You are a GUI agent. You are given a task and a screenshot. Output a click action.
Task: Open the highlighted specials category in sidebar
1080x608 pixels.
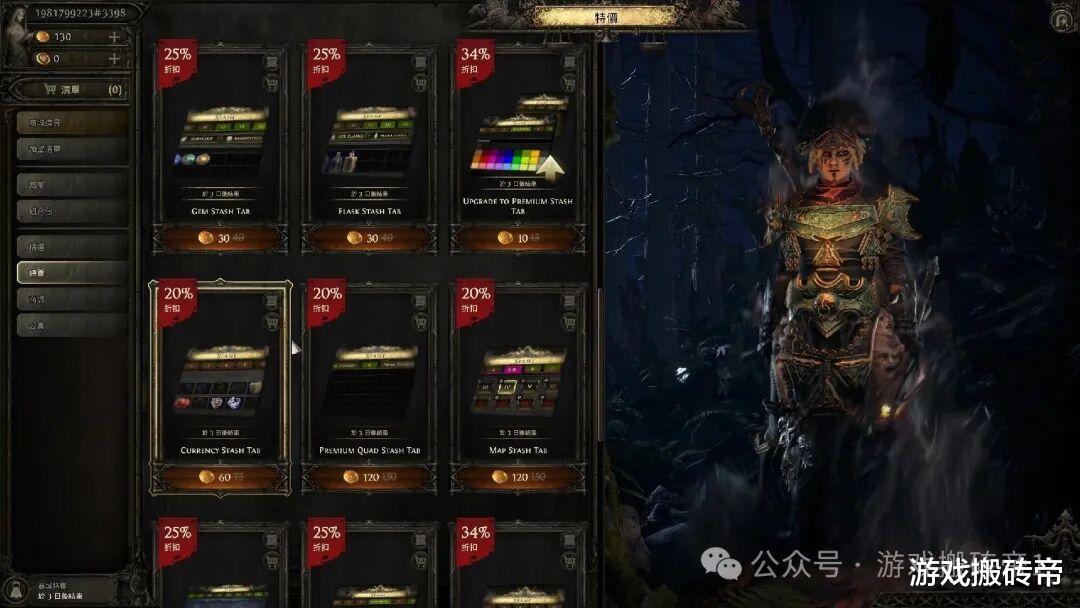pos(72,272)
